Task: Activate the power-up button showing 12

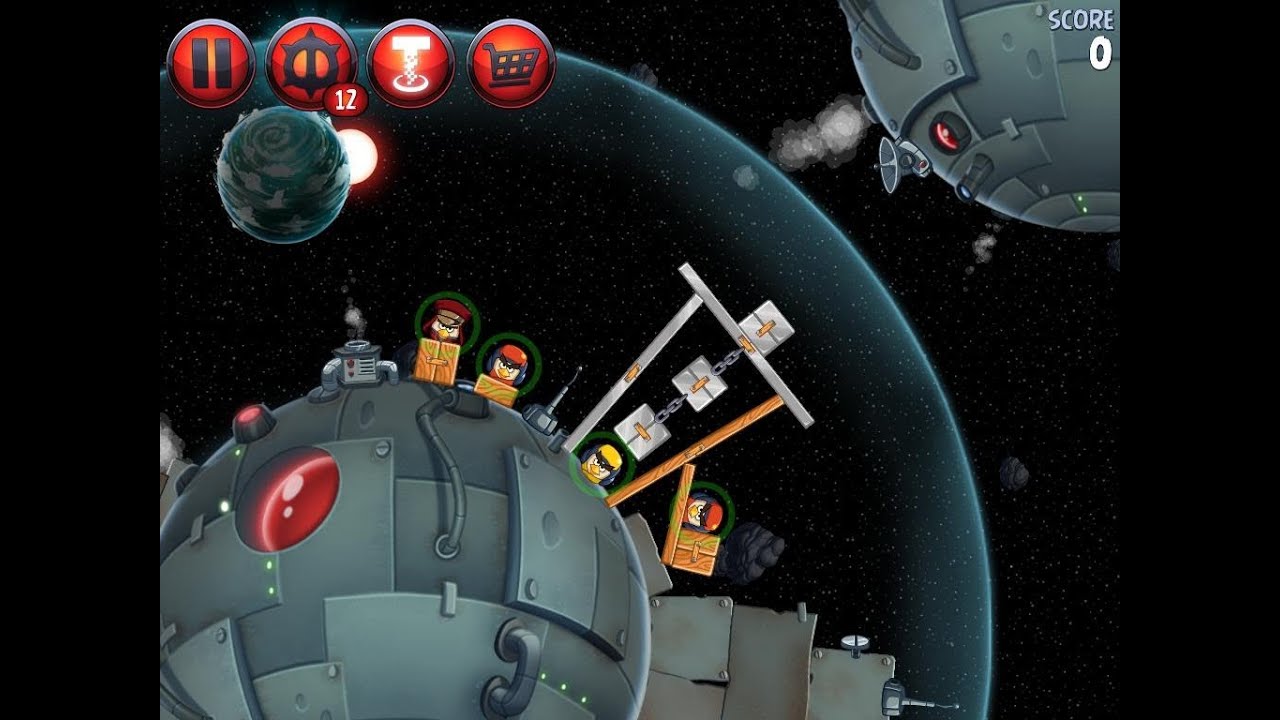Action: [x=310, y=63]
